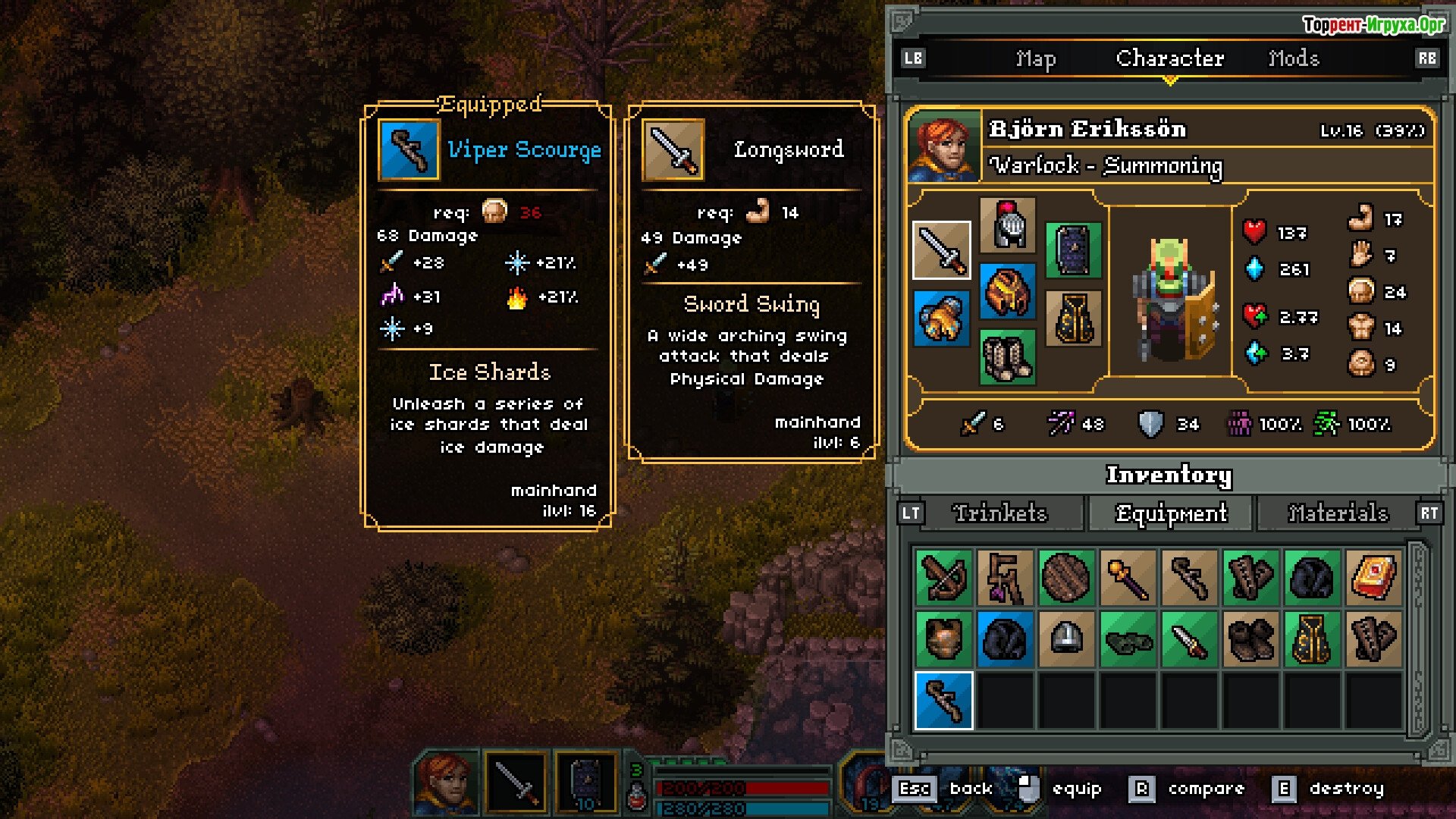Open the Materials inventory tab
The height and width of the screenshot is (819, 1456).
[x=1338, y=513]
